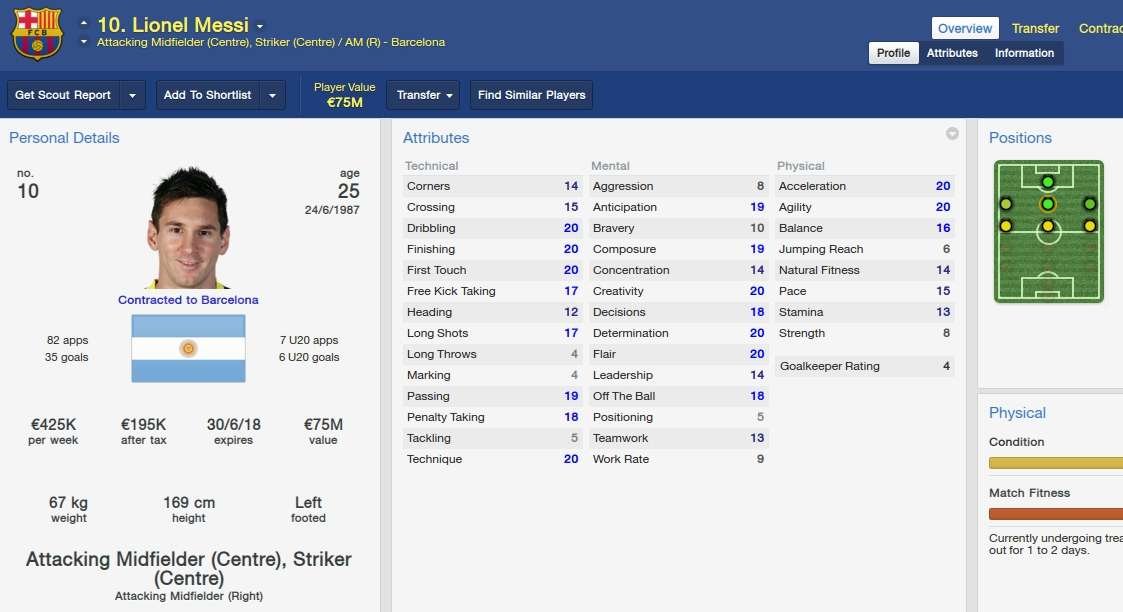
Task: Open the Add To Shortlist dropdown arrow
Action: [272, 95]
